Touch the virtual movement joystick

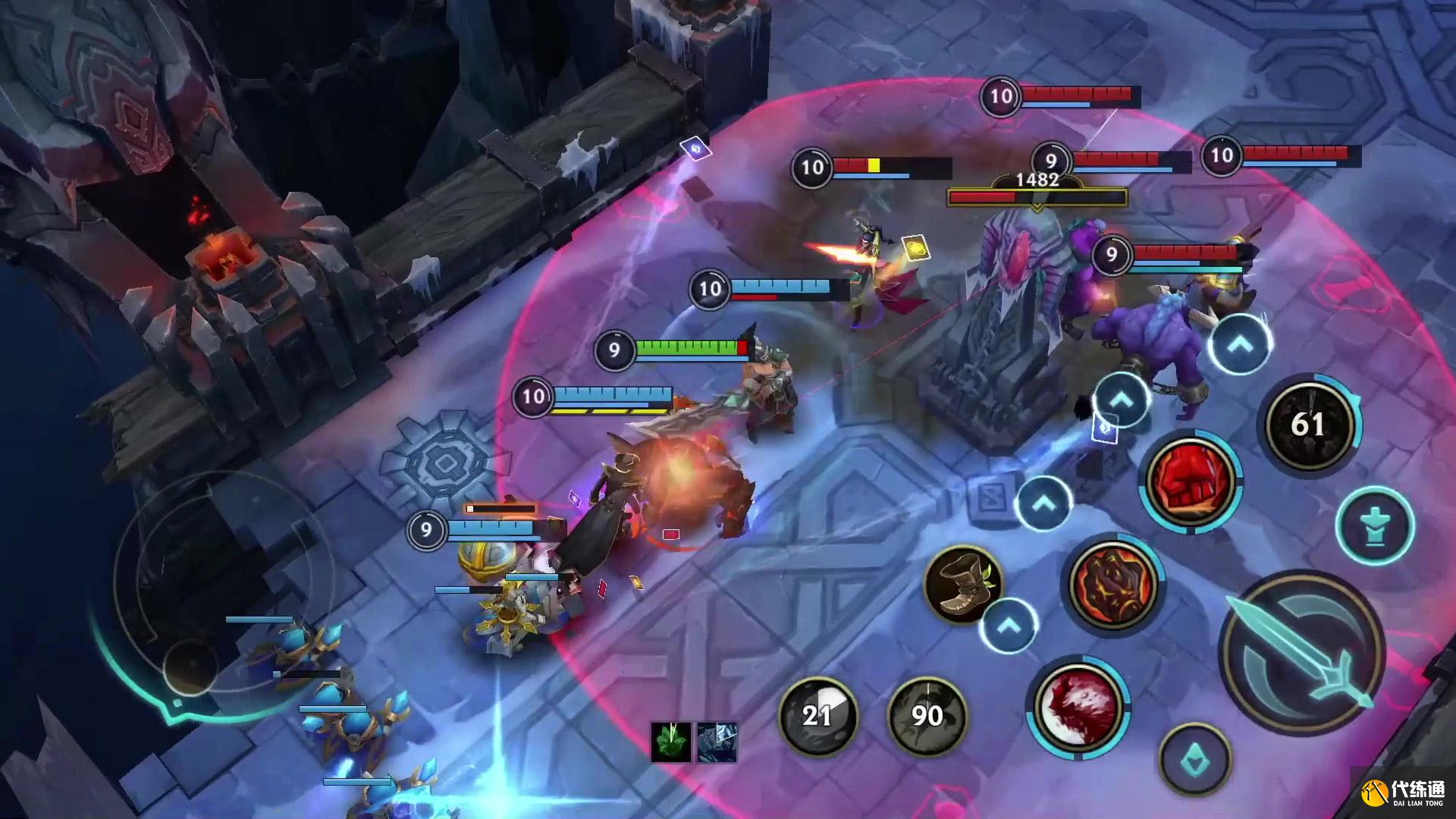[190, 667]
